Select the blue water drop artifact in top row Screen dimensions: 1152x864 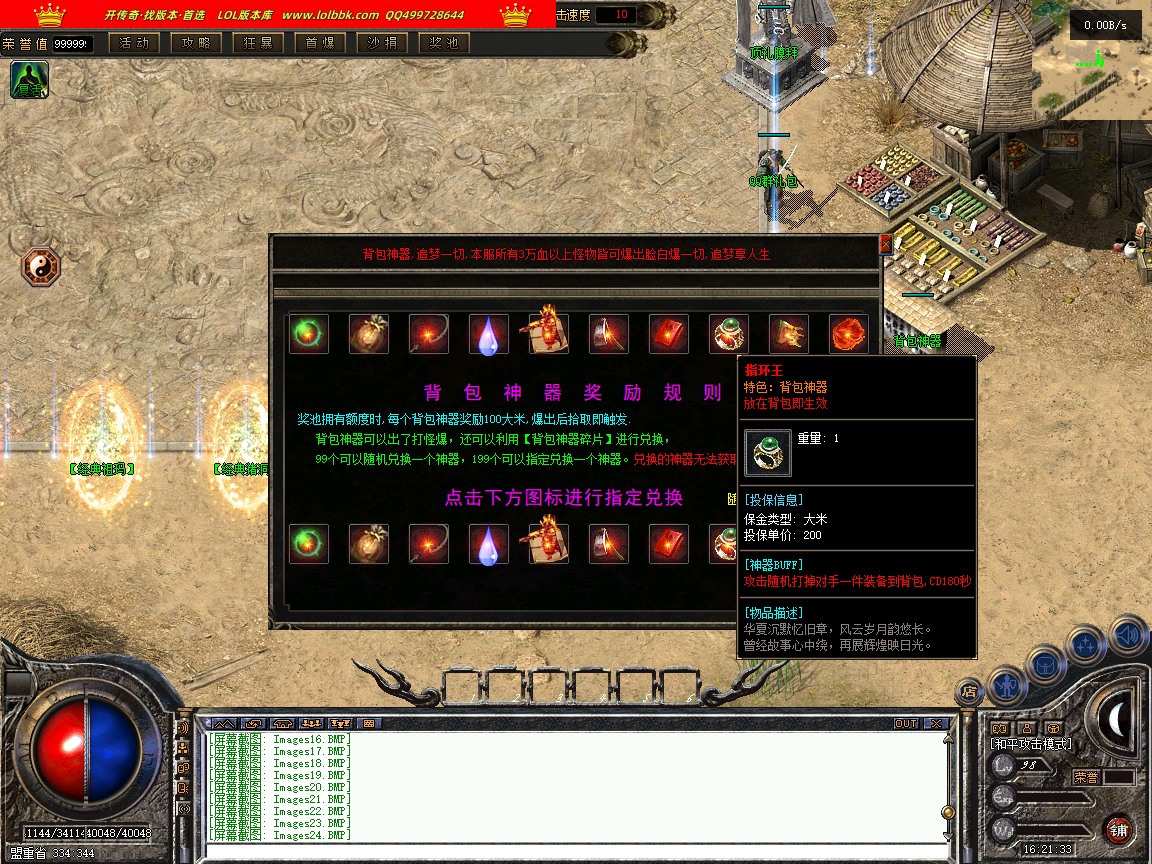(488, 334)
